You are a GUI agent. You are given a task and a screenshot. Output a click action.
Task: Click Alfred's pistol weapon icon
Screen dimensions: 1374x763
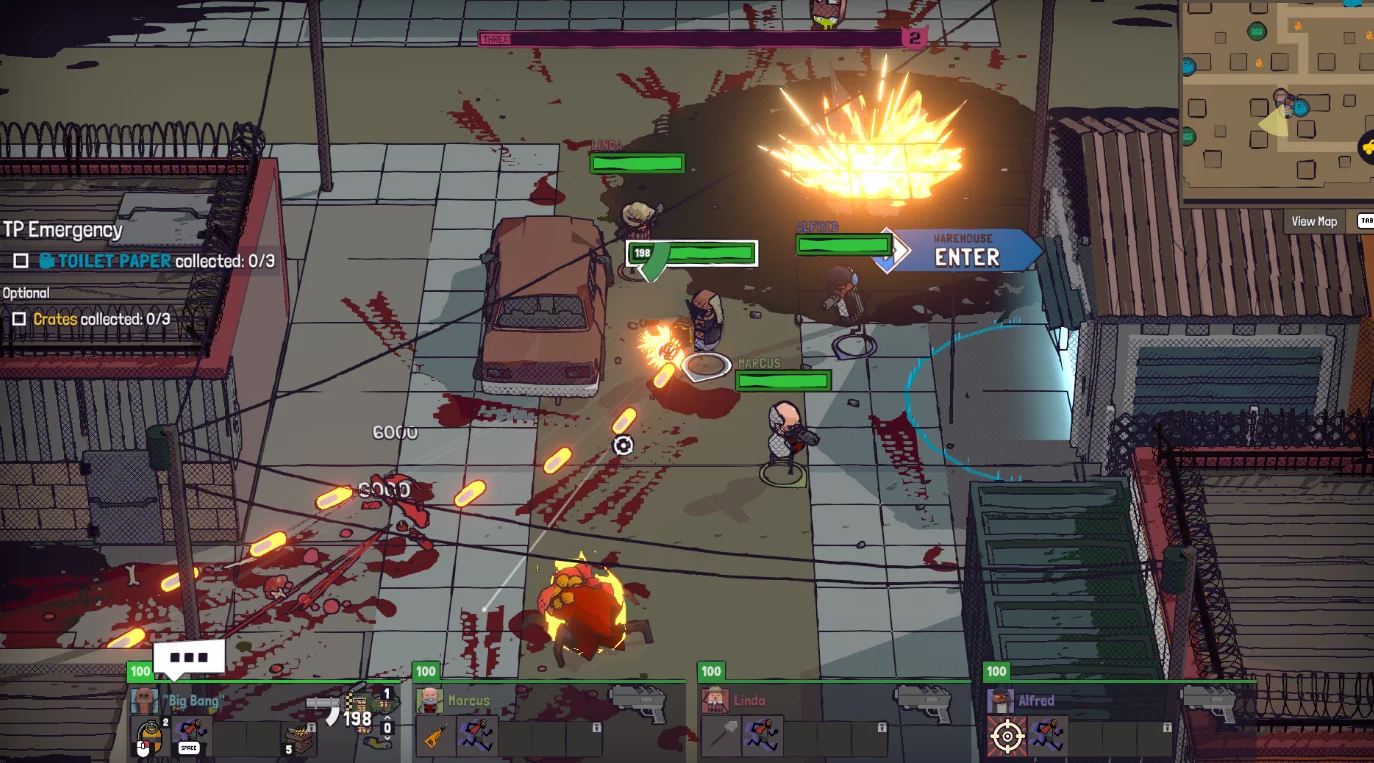(1208, 704)
